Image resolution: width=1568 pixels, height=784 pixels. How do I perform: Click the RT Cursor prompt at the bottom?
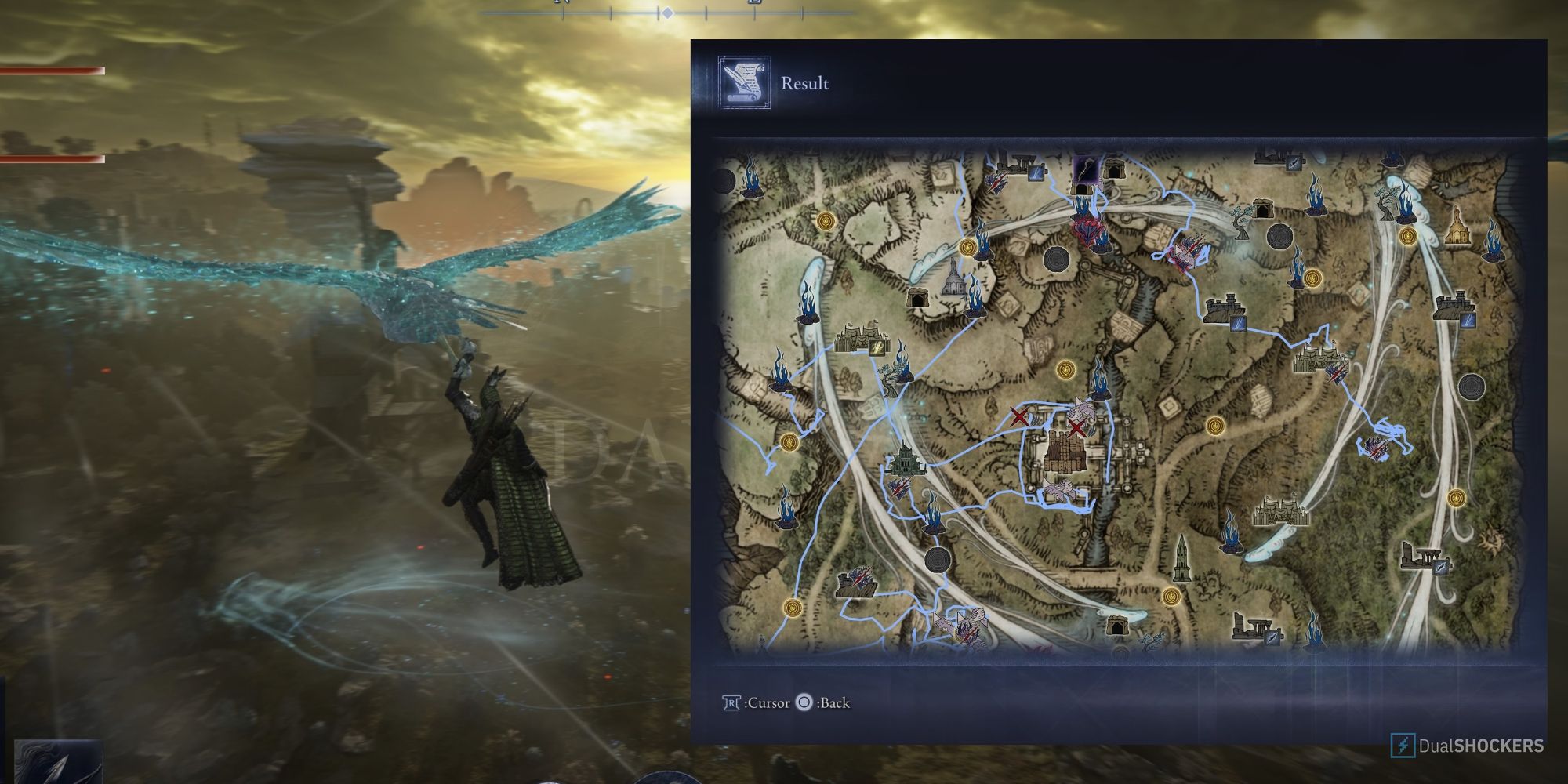coord(753,703)
